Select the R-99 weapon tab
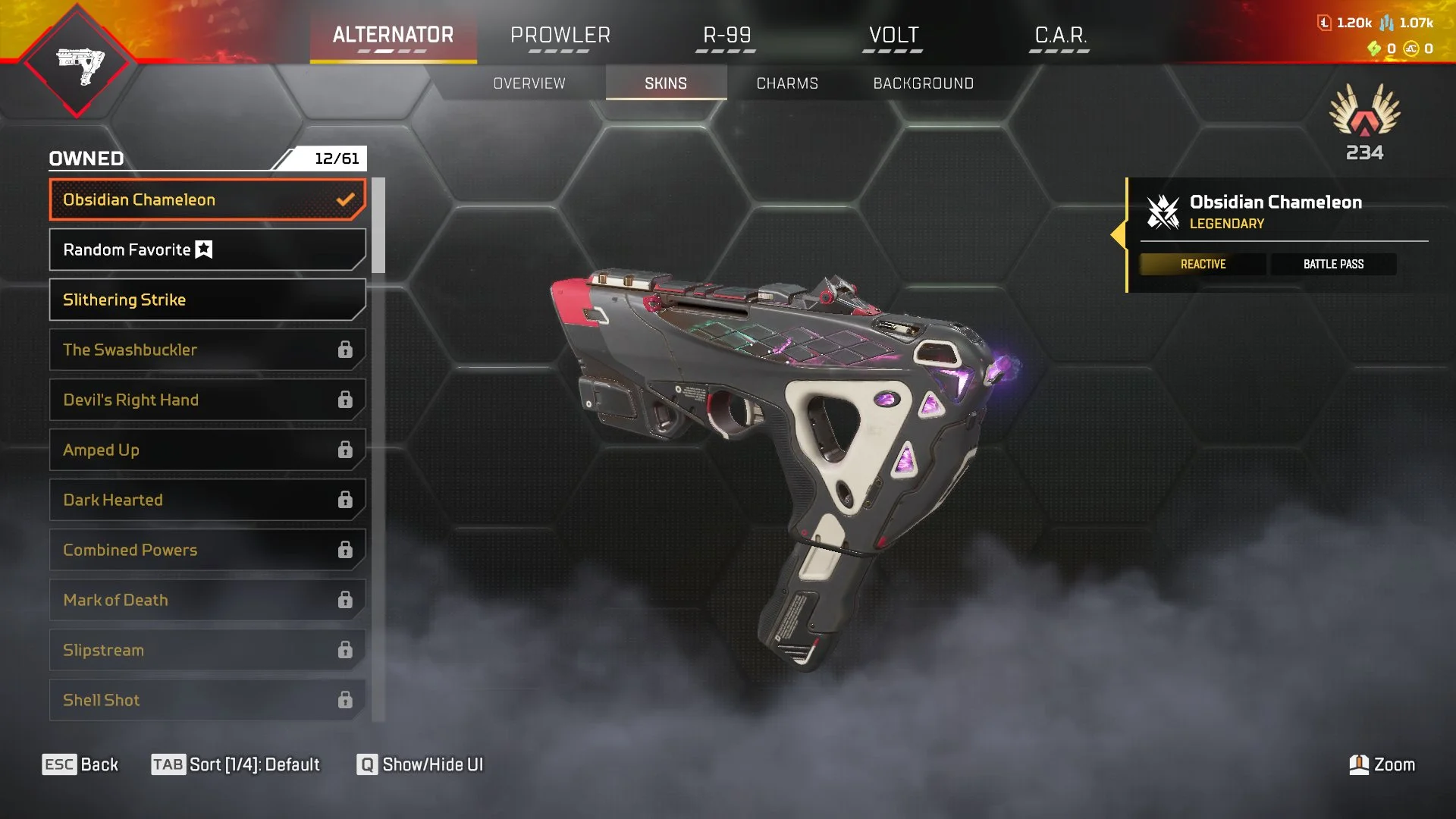Screen dimensions: 1456x819 726,36
